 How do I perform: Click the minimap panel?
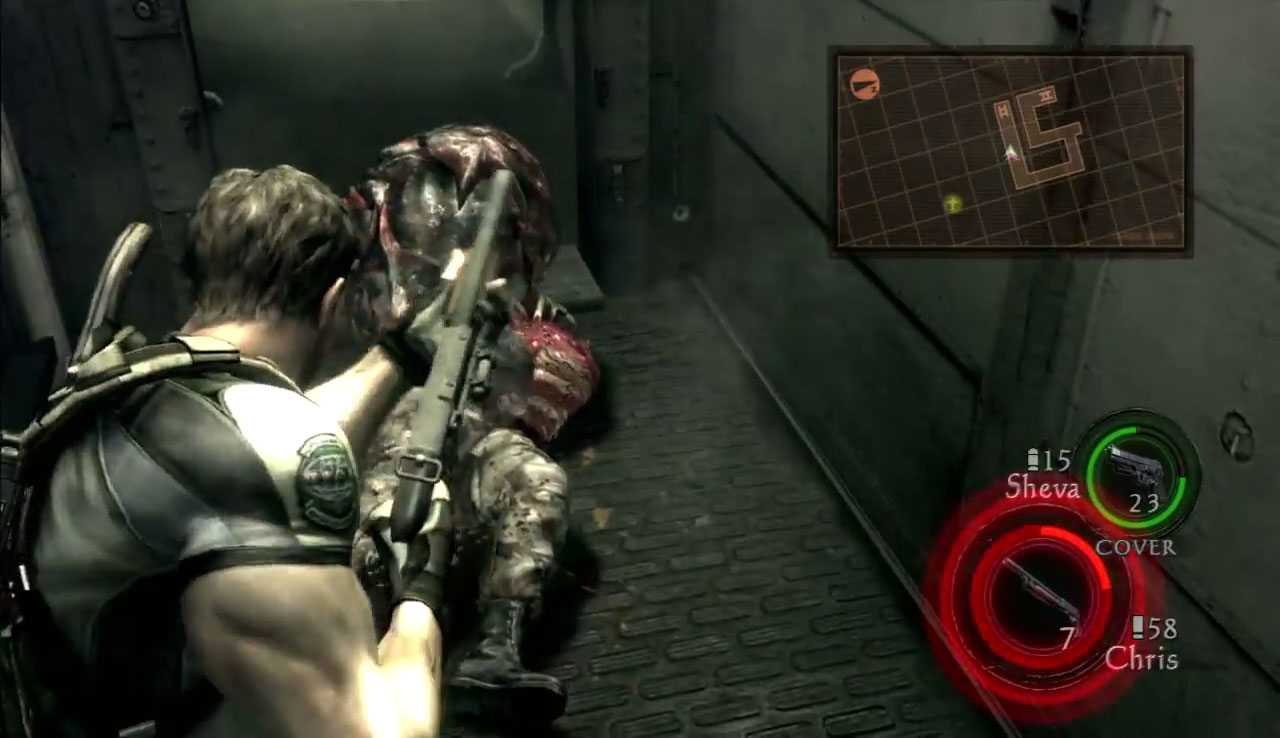pyautogui.click(x=1010, y=151)
